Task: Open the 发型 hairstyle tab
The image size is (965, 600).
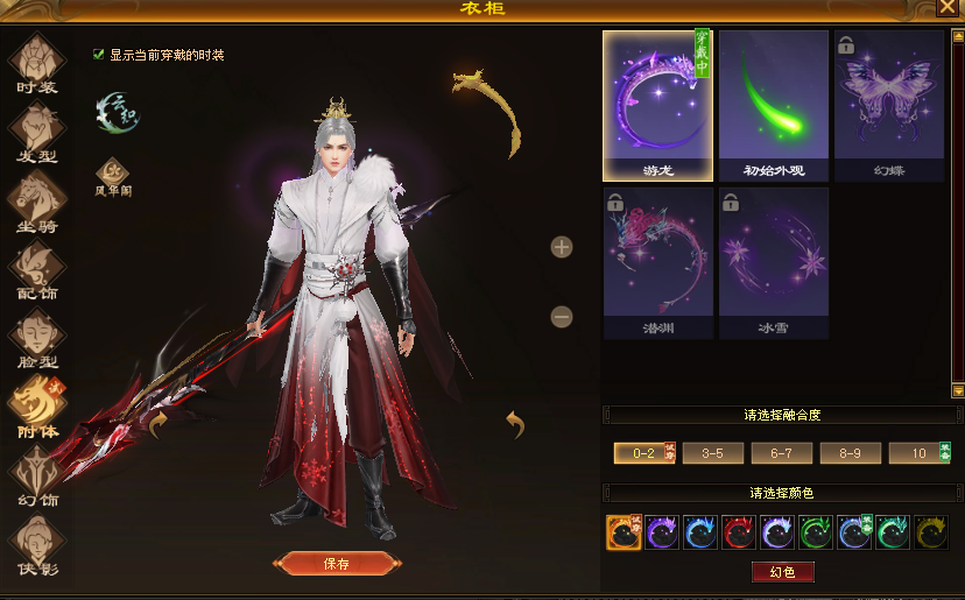Action: [37, 131]
